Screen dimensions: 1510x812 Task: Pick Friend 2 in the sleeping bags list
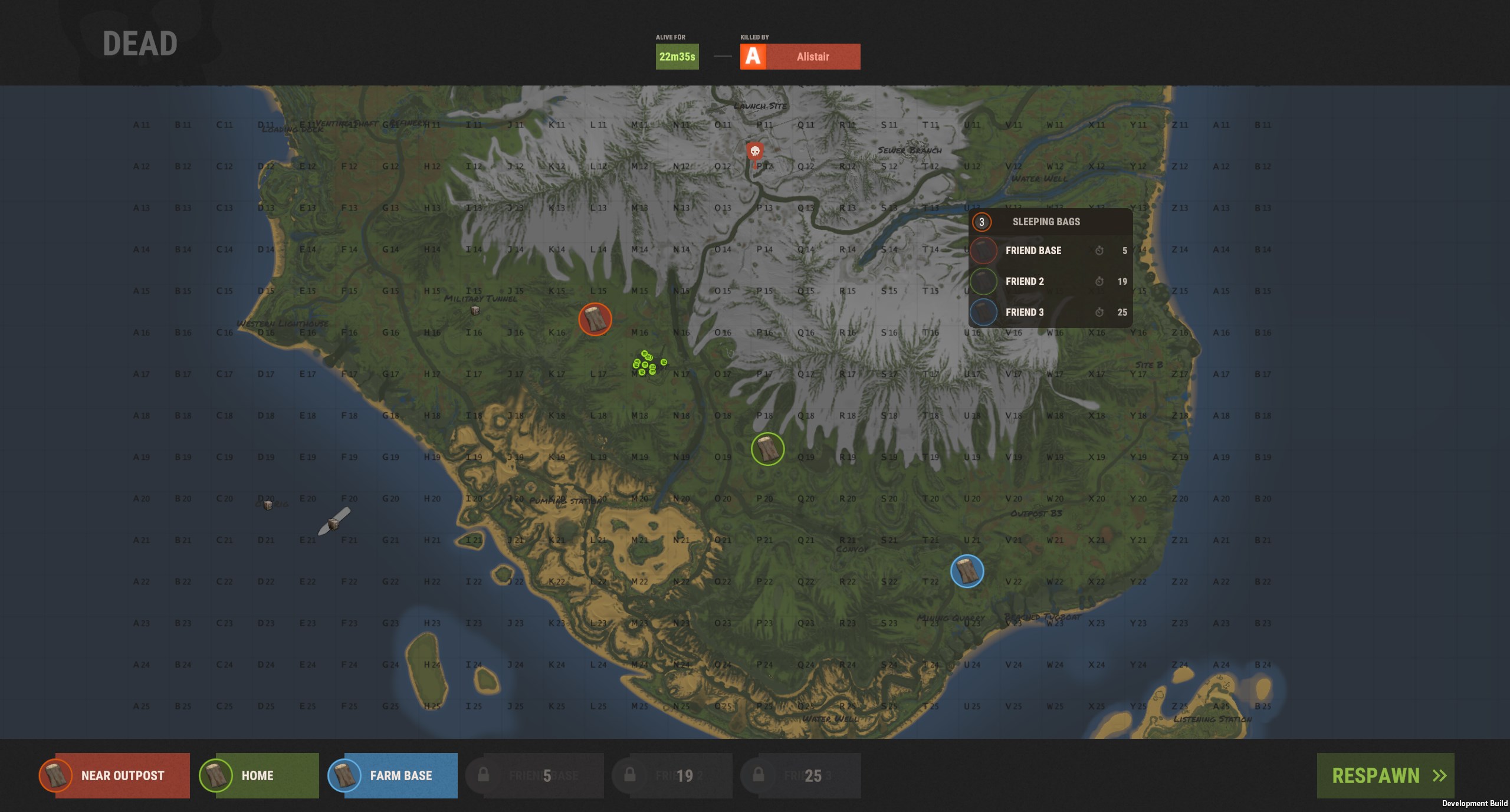point(1050,281)
